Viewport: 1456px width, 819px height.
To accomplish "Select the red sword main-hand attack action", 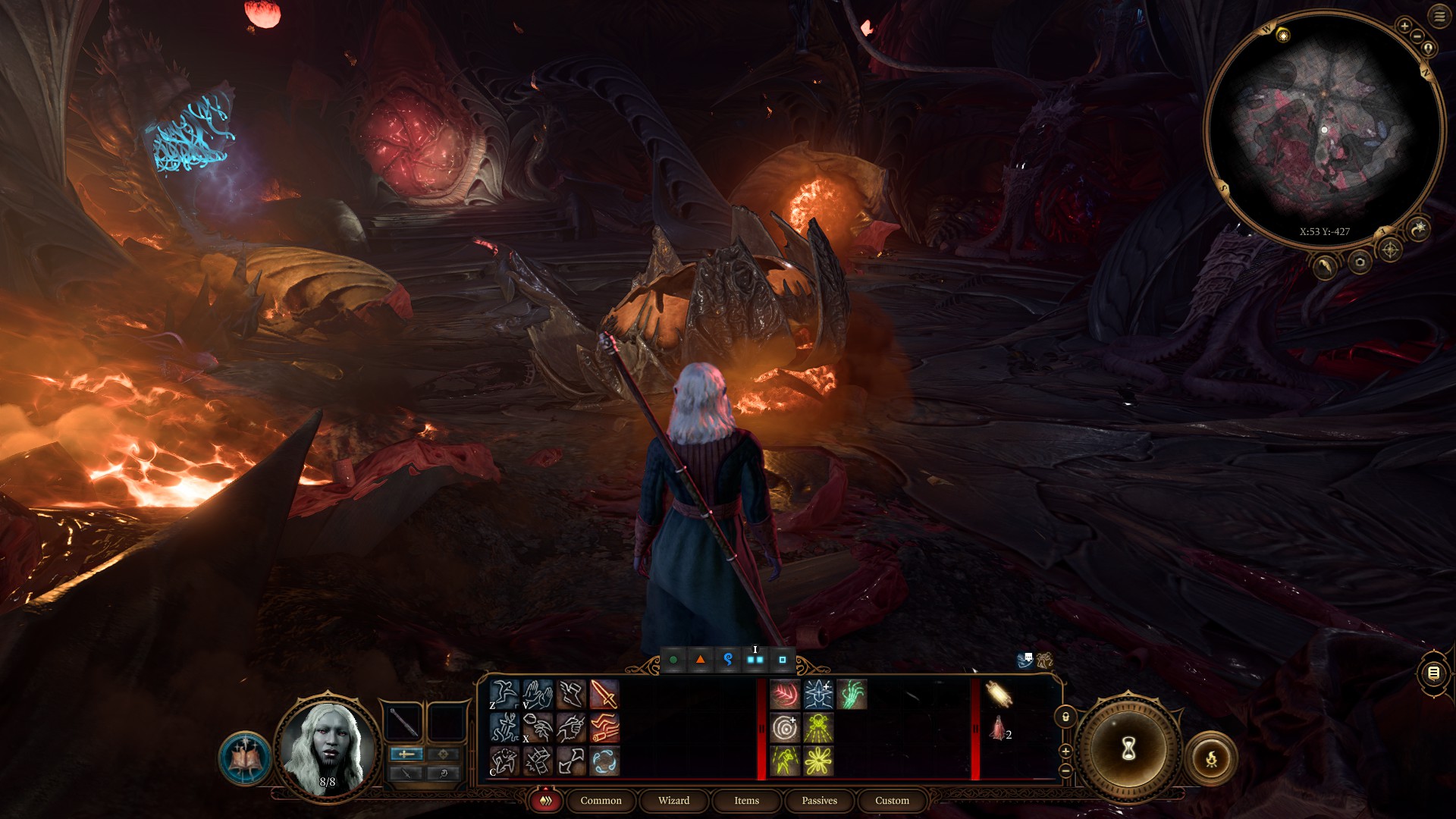I will (604, 695).
